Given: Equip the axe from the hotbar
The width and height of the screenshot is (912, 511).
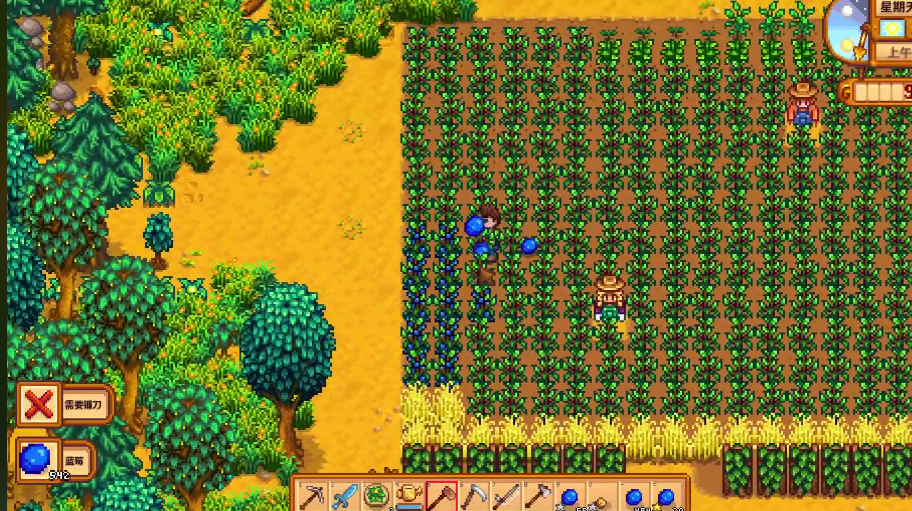Looking at the screenshot, I should (x=537, y=496).
